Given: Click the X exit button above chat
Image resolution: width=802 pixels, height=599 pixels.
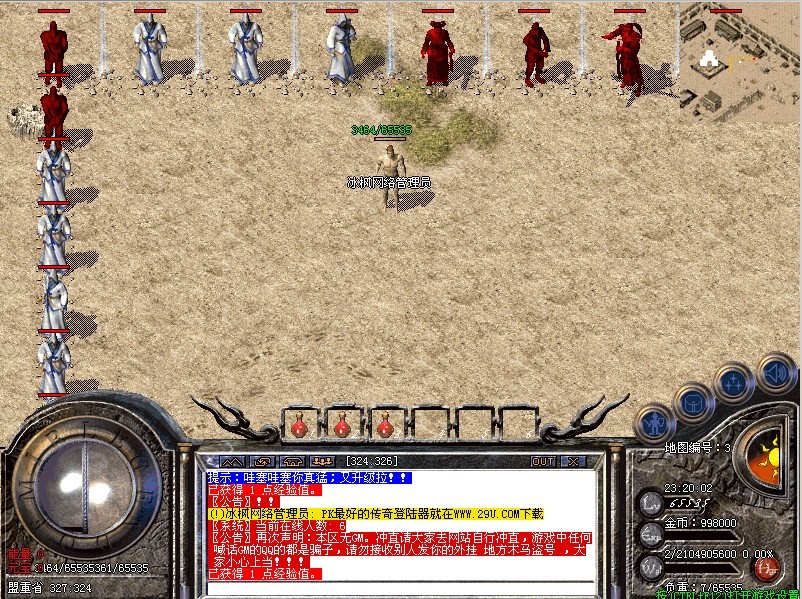Looking at the screenshot, I should tap(573, 461).
